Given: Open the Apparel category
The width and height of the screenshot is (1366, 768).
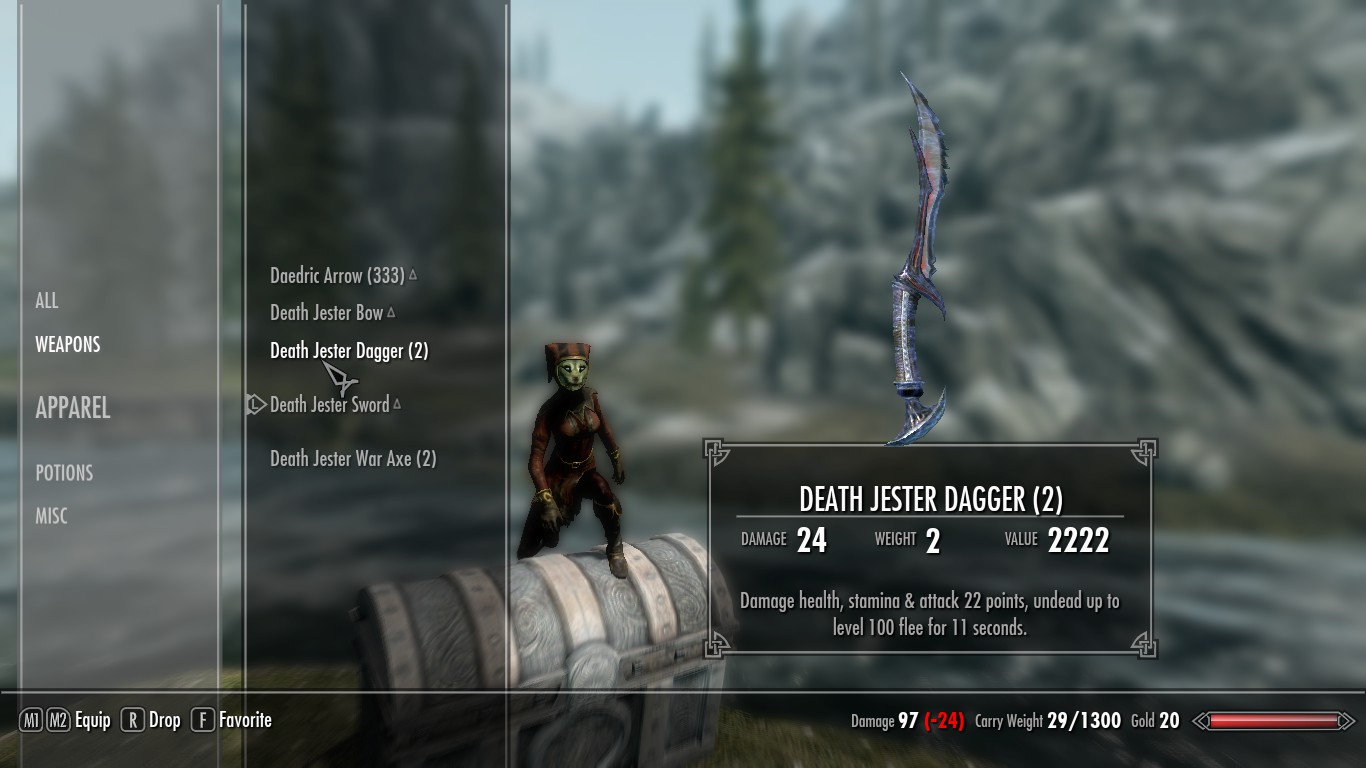Looking at the screenshot, I should pos(73,407).
